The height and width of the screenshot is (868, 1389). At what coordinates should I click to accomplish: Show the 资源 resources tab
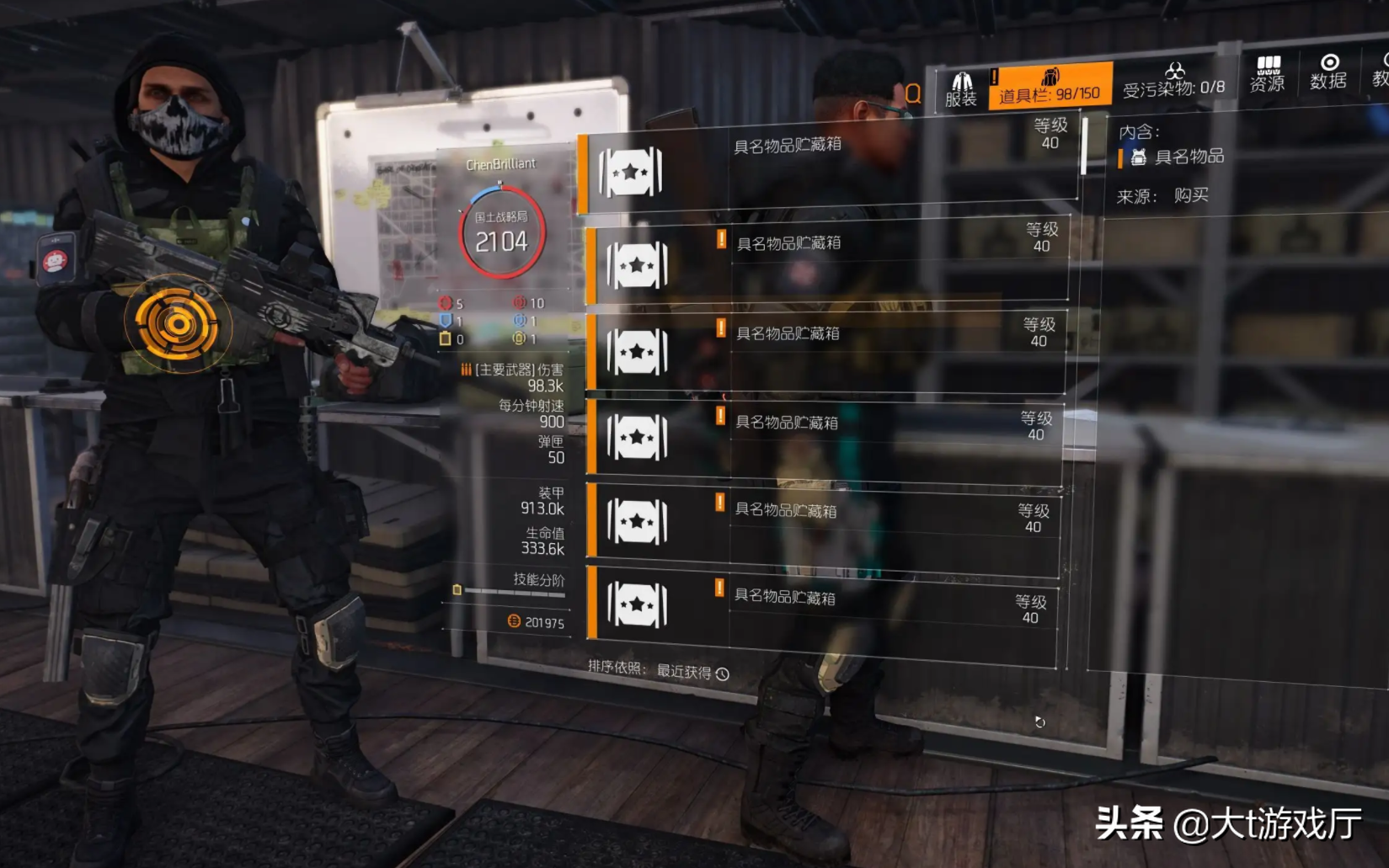coord(1267,75)
